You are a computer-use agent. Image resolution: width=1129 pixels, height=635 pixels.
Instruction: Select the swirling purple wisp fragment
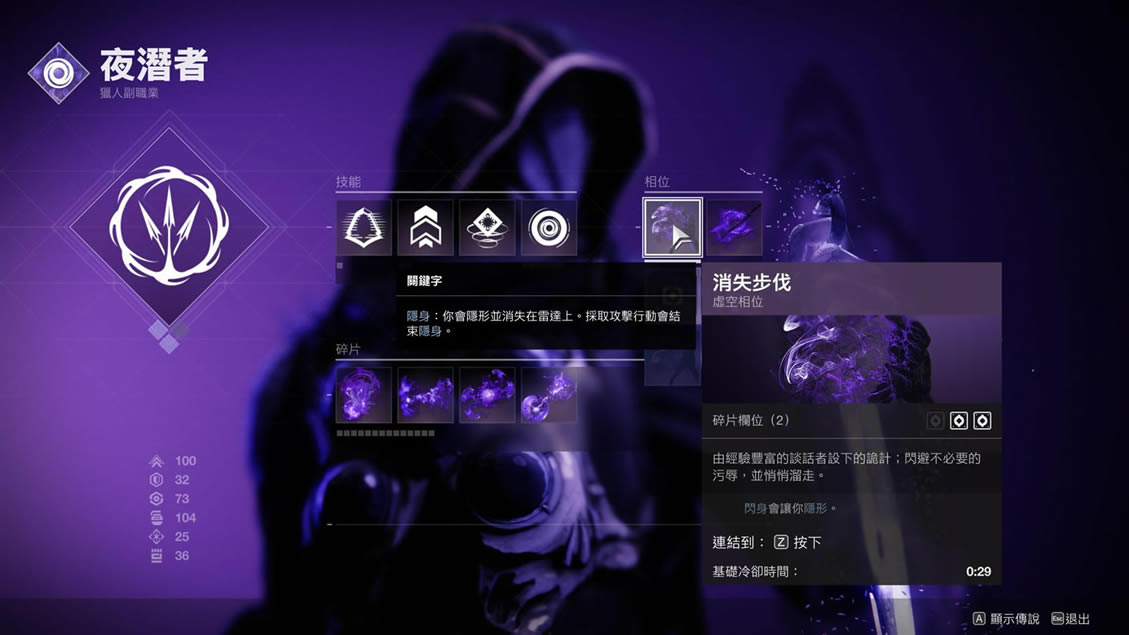(363, 395)
